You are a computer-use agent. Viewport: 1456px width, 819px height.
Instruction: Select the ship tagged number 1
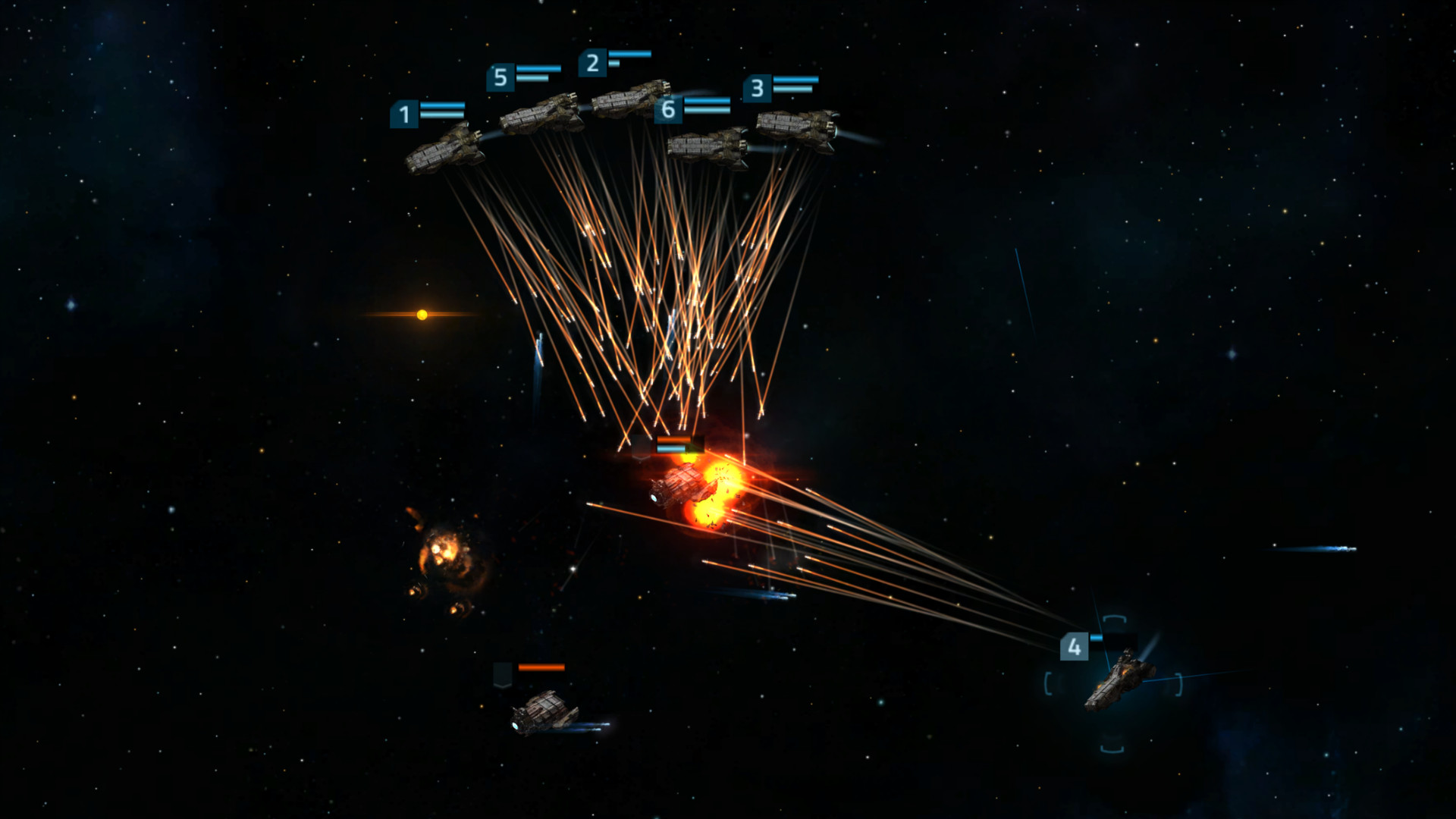click(444, 150)
